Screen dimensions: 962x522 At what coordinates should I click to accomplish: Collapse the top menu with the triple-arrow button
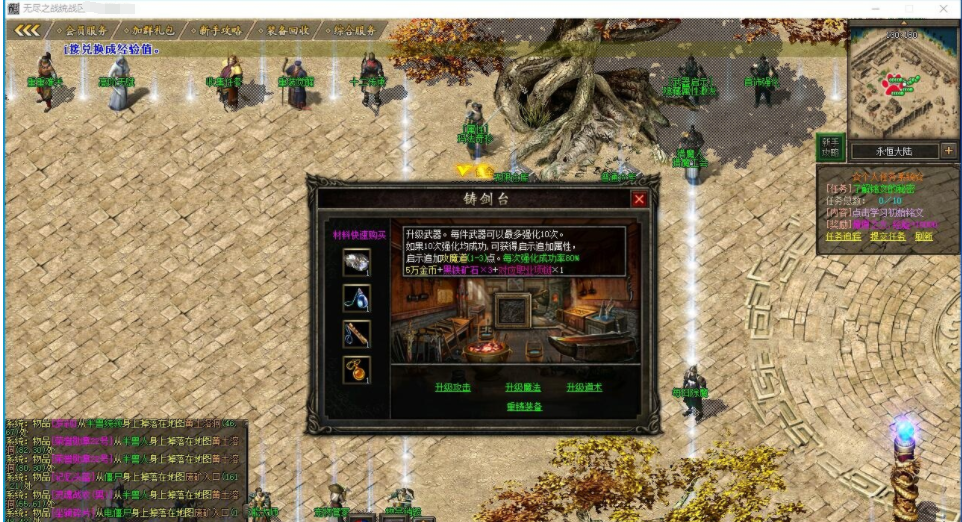(x=26, y=30)
